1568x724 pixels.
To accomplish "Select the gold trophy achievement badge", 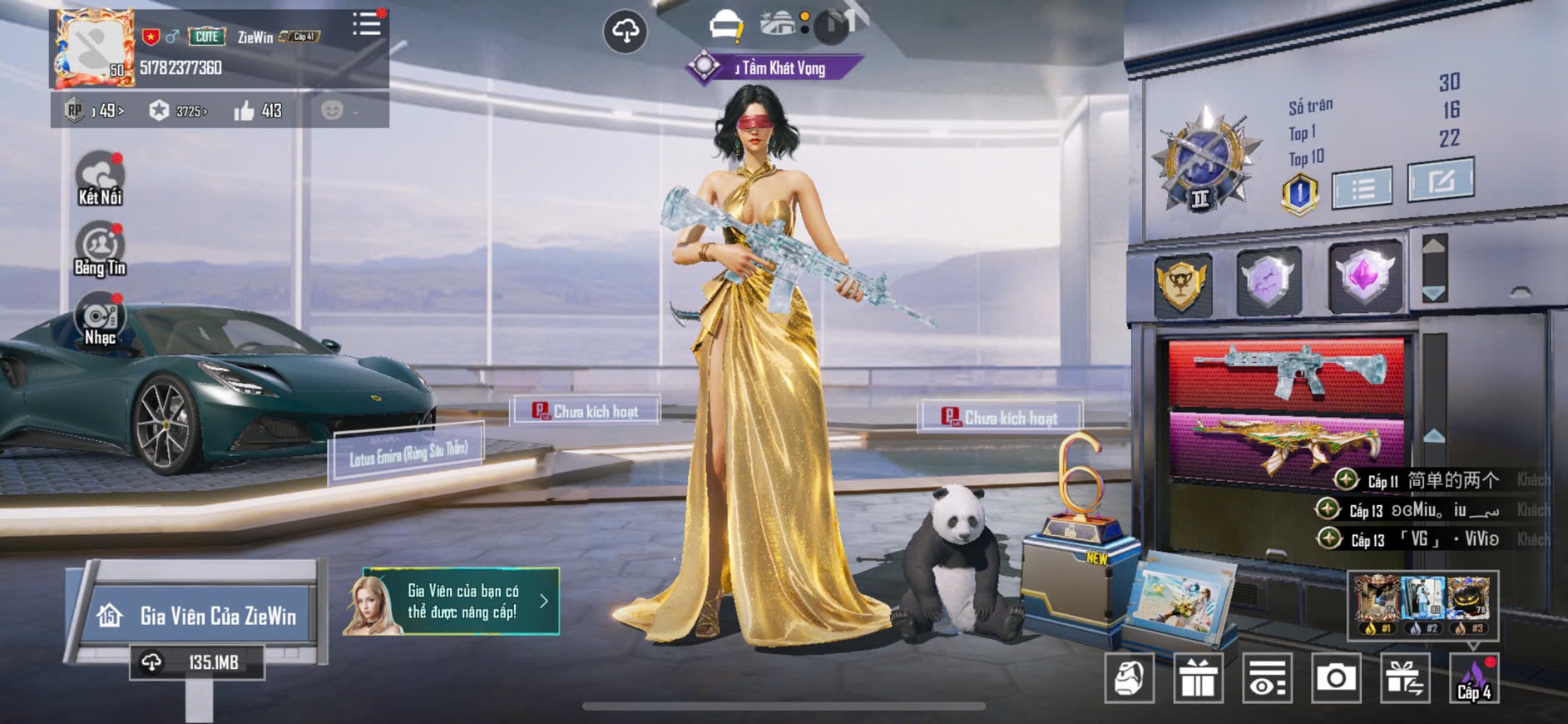I will [1182, 282].
